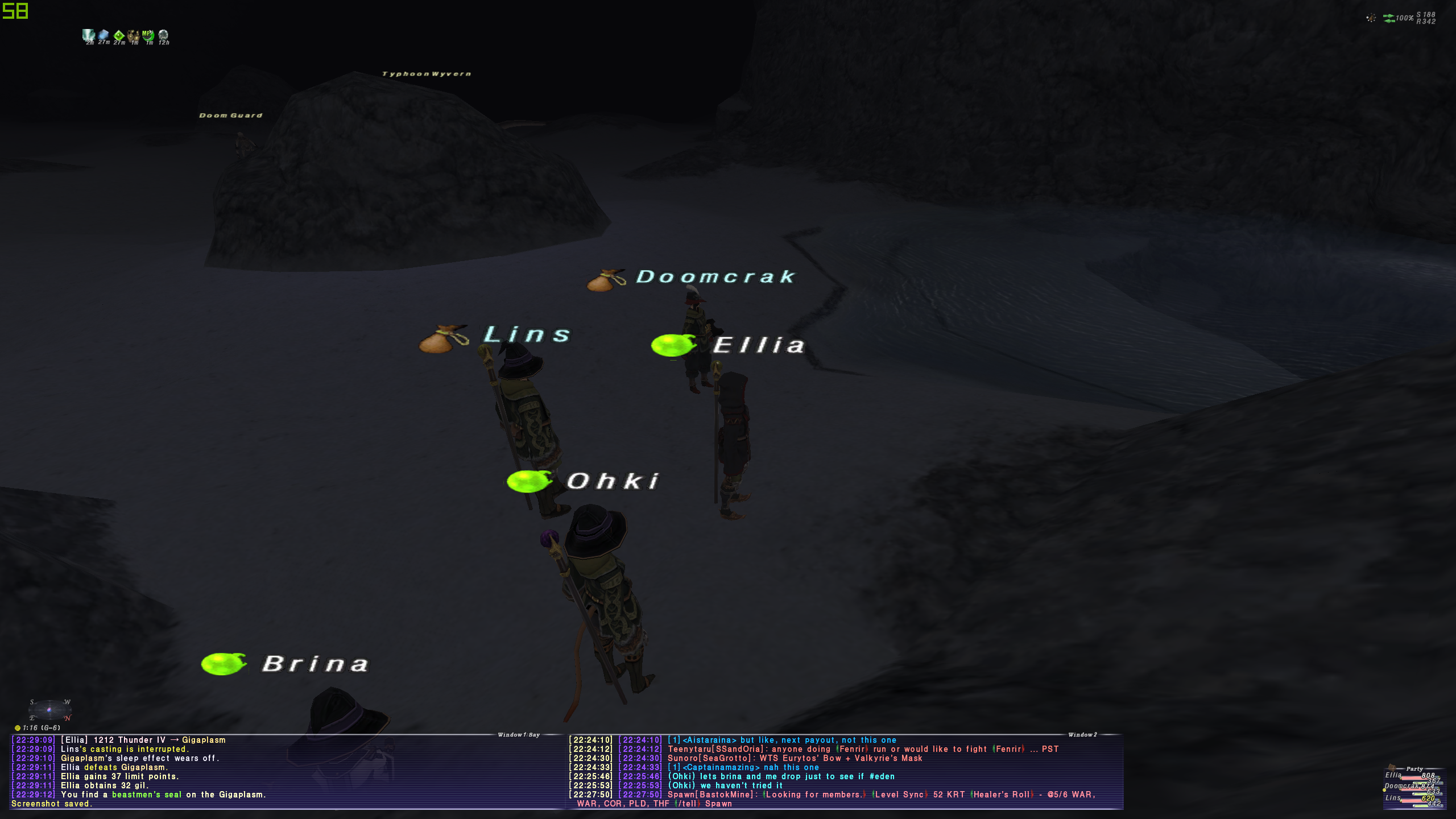Switch to the Window1:Say chat tab
1456x819 pixels.
tap(519, 734)
